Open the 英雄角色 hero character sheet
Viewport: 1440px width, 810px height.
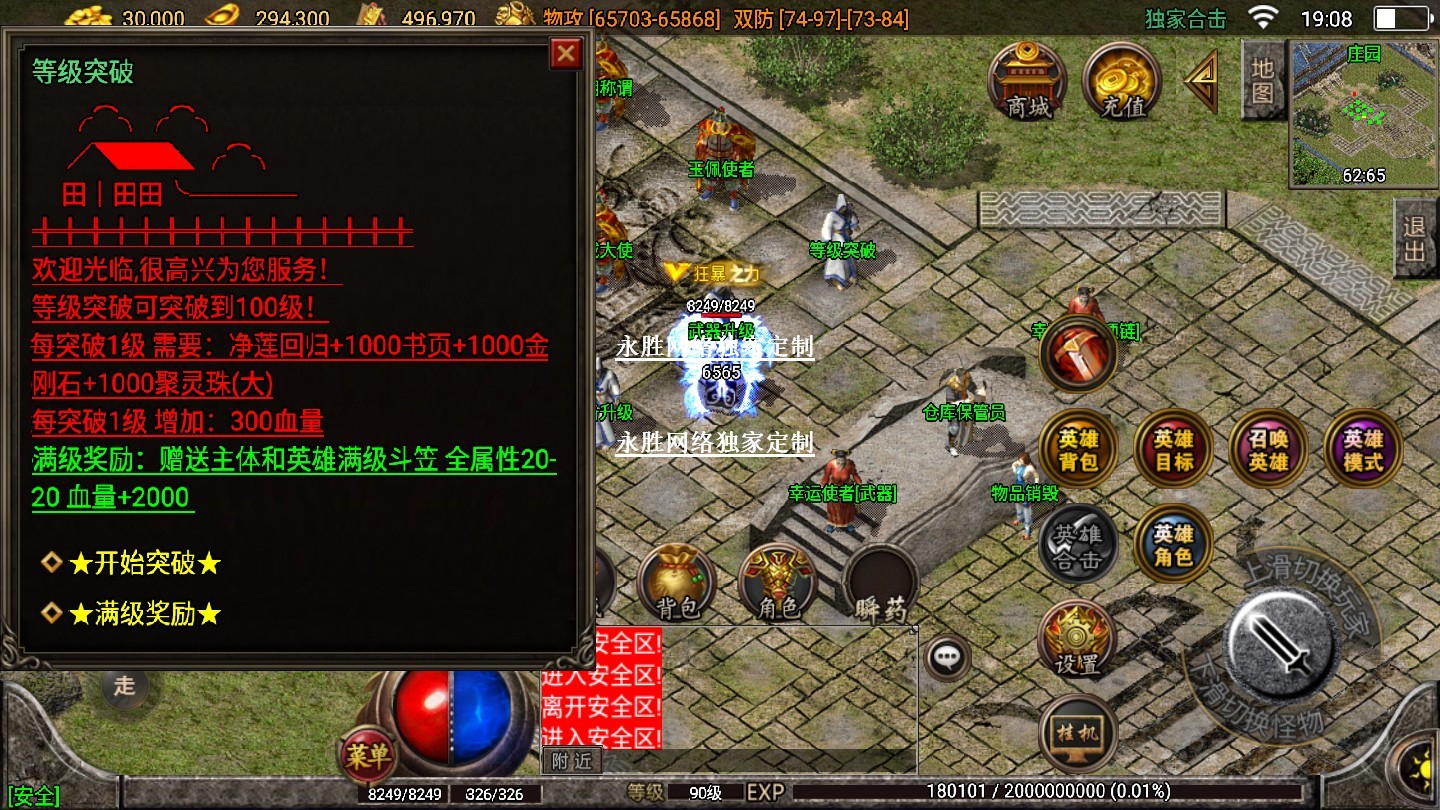pos(1173,544)
